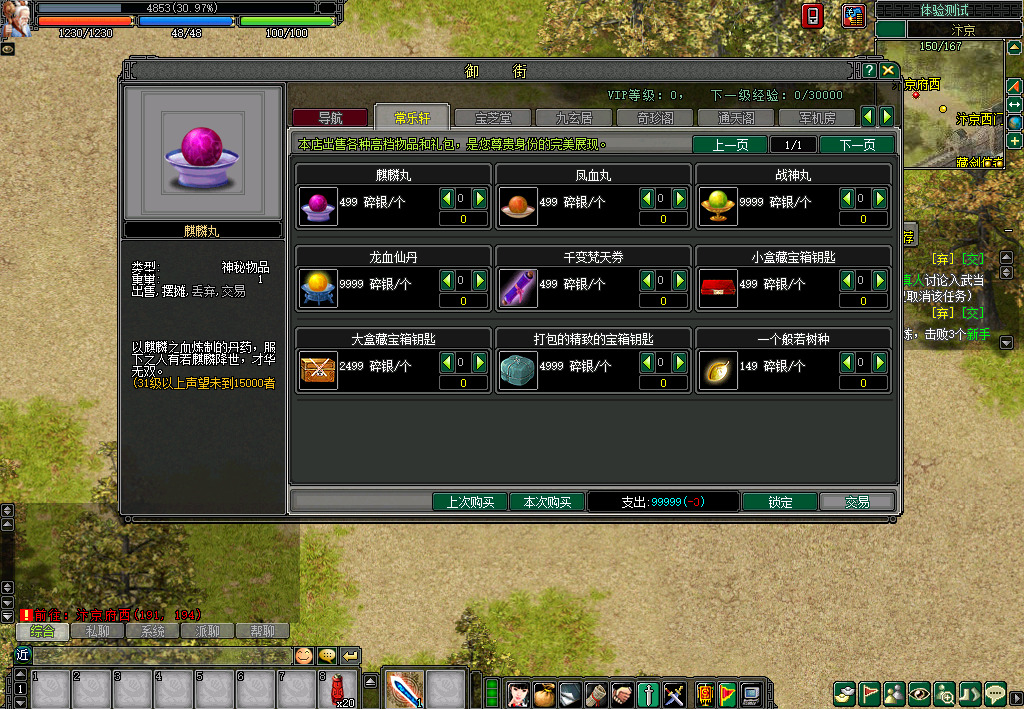This screenshot has width=1024, height=709.
Task: Select the 麒麟丸 purple orb item
Action: pyautogui.click(x=318, y=205)
